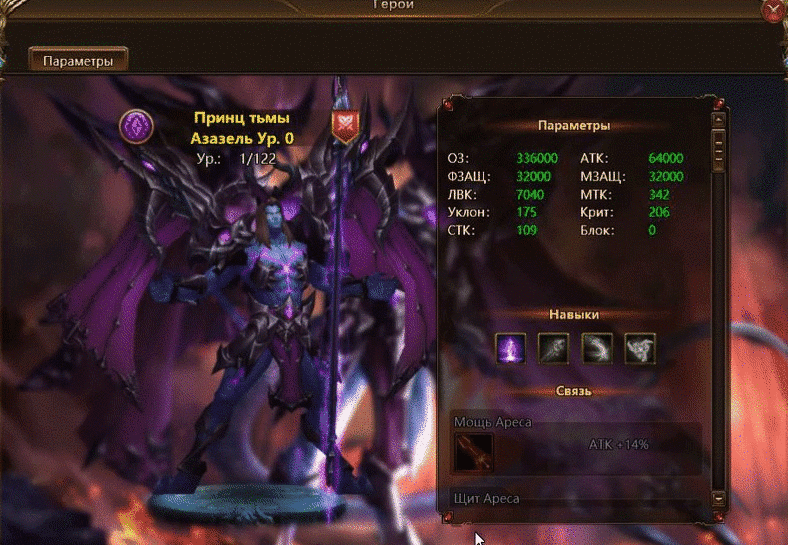Select the purple flame skill icon

512,348
